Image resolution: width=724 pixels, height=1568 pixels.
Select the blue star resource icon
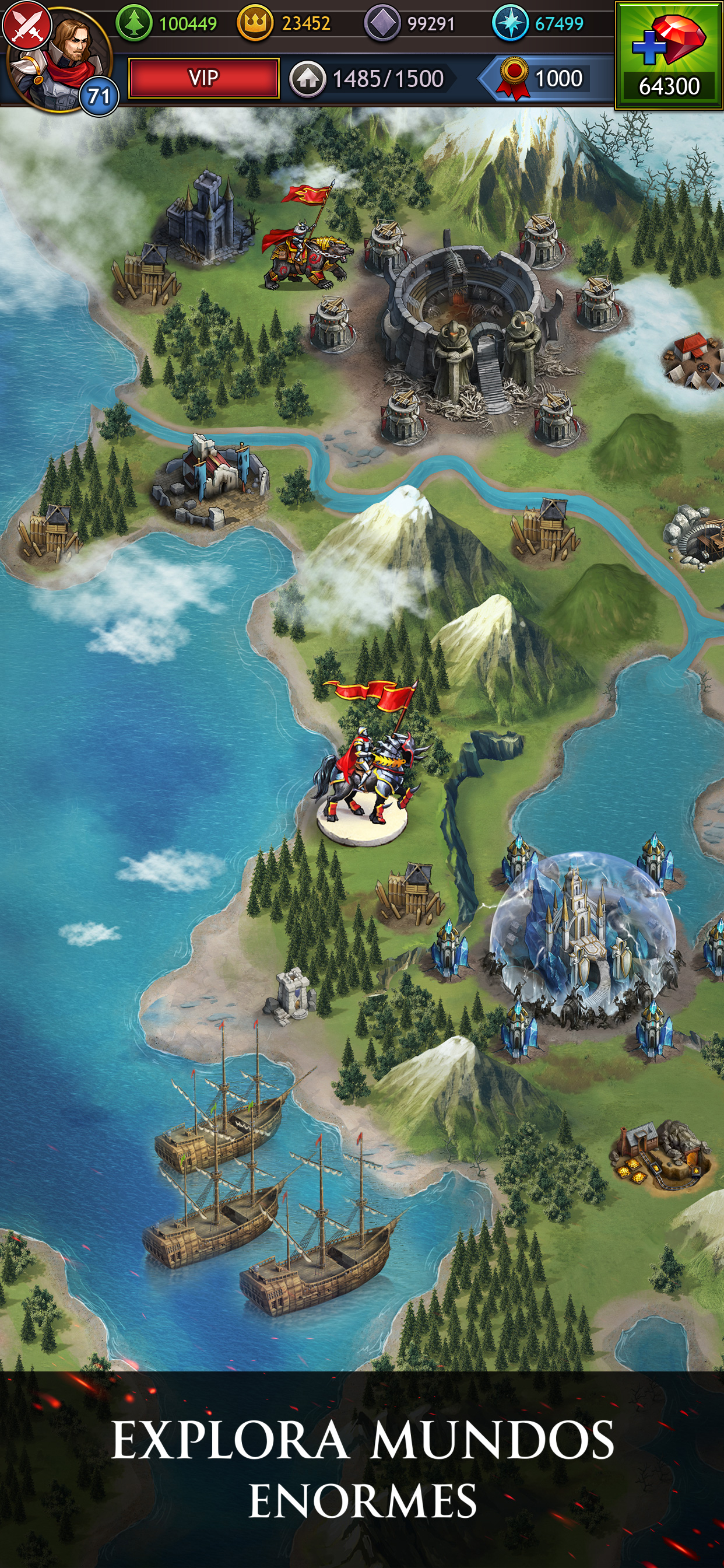[510, 24]
